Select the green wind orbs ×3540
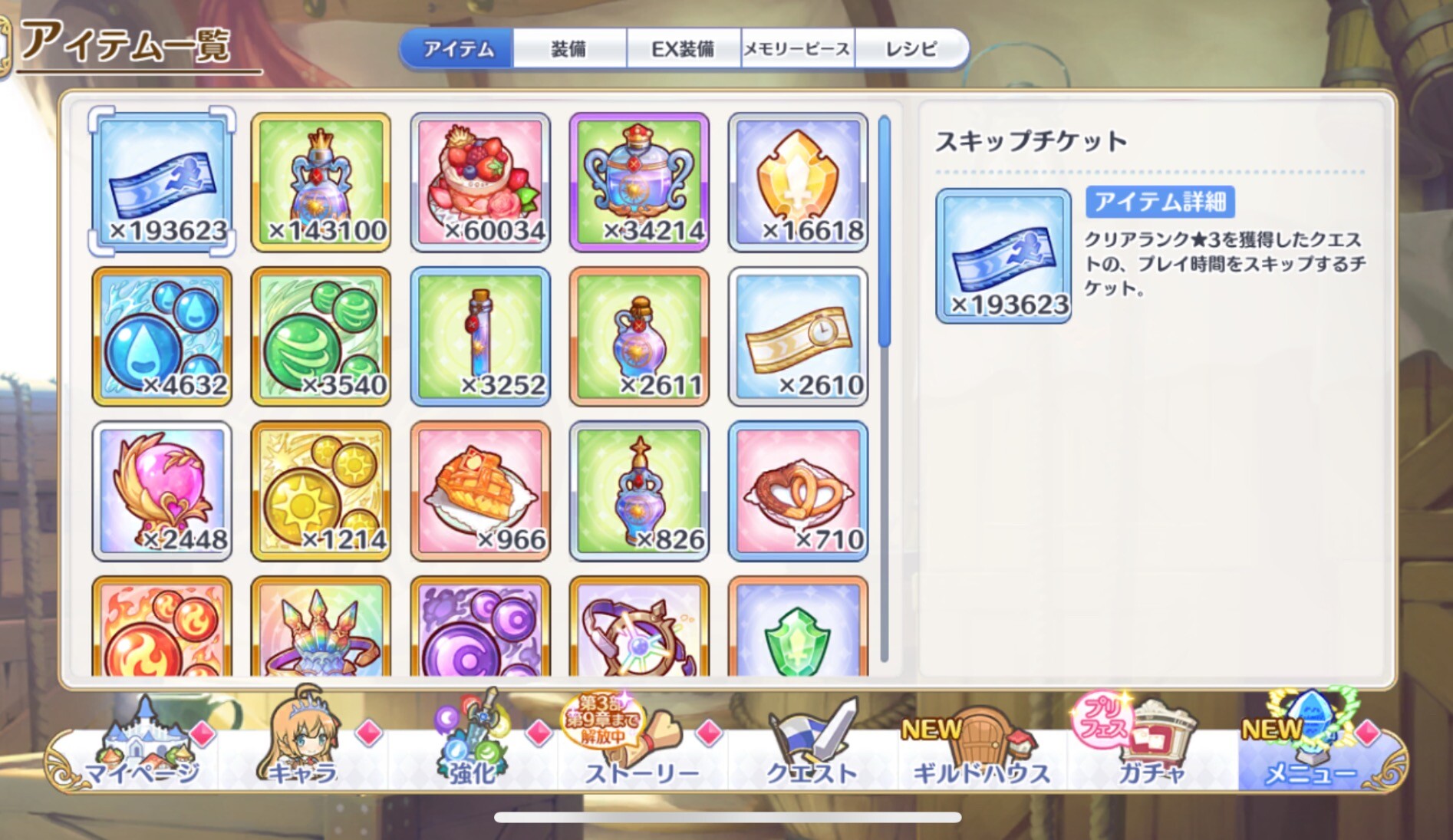Viewport: 1453px width, 840px height. click(x=321, y=336)
